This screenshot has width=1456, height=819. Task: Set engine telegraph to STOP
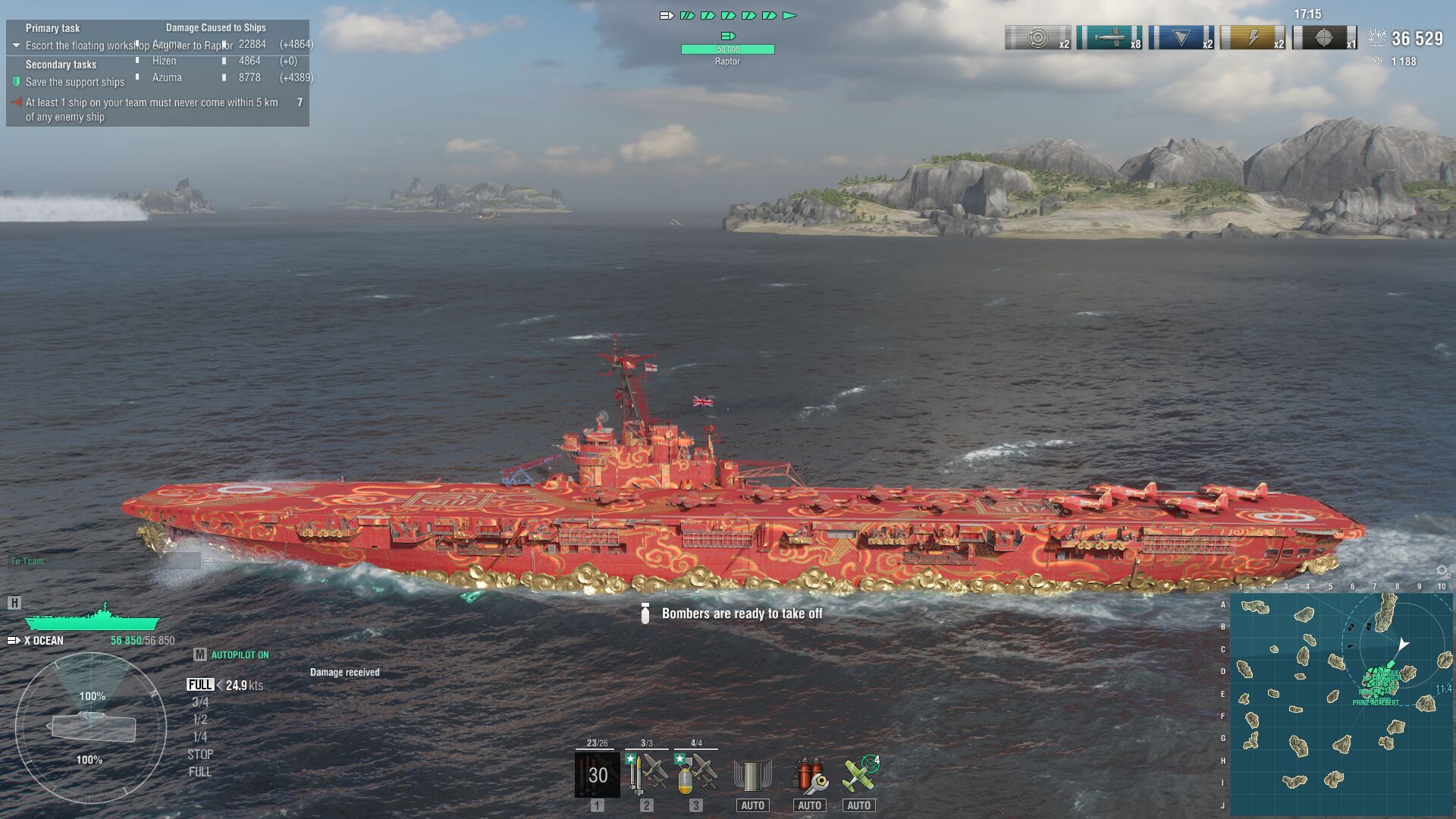coord(200,755)
